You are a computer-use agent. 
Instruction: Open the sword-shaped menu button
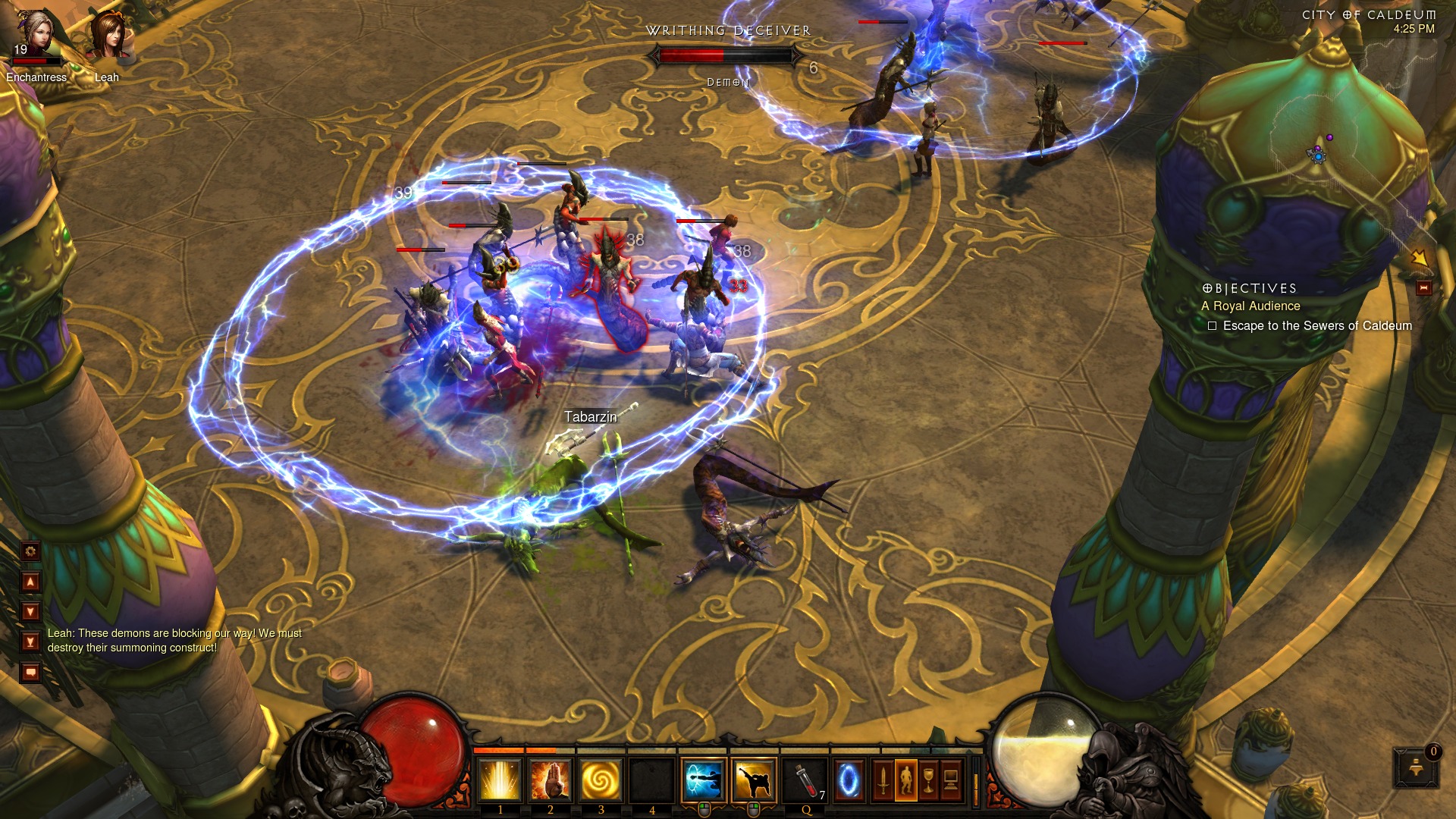click(x=883, y=780)
